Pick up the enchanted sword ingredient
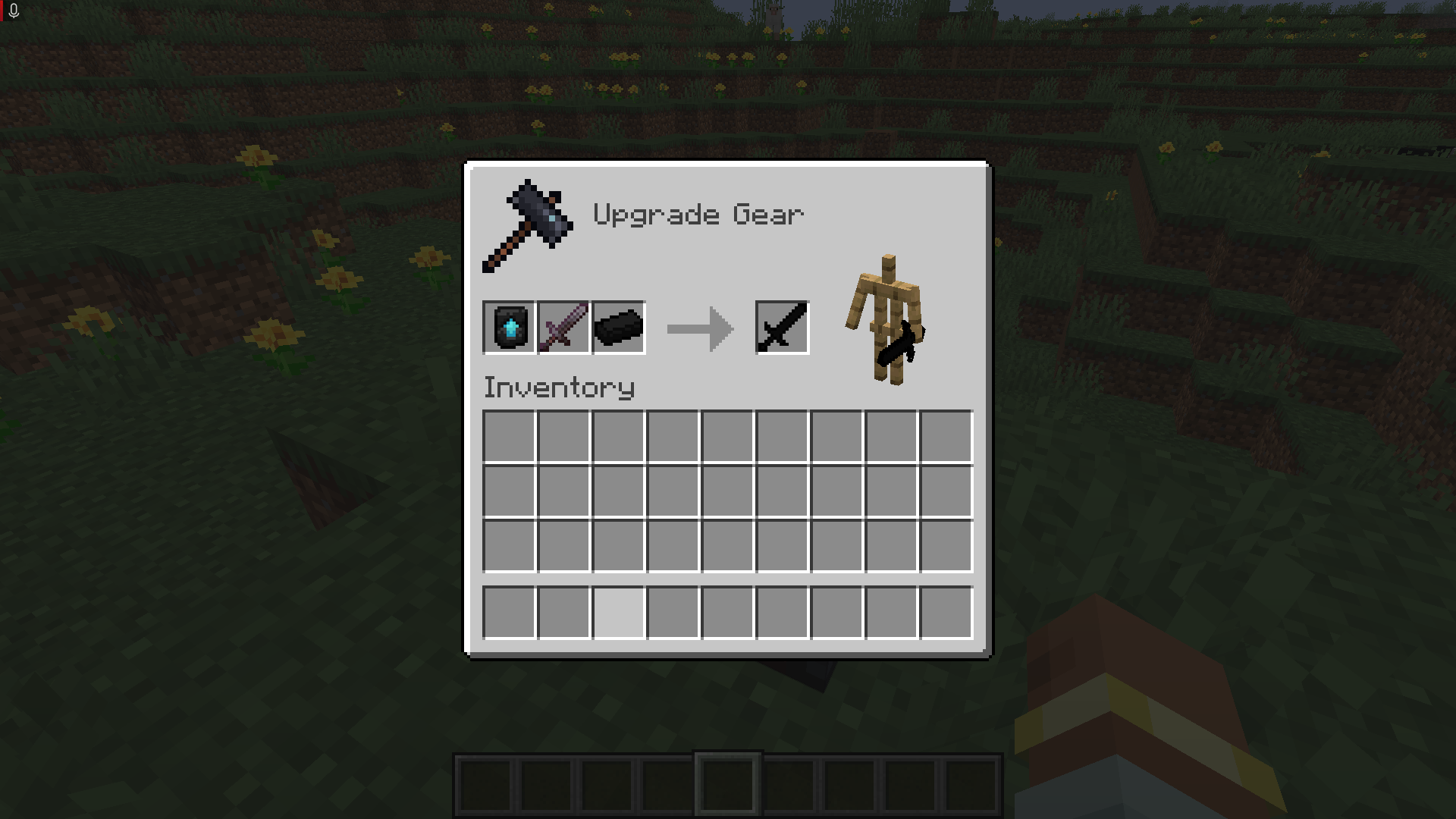Viewport: 1456px width, 819px height. tap(563, 328)
